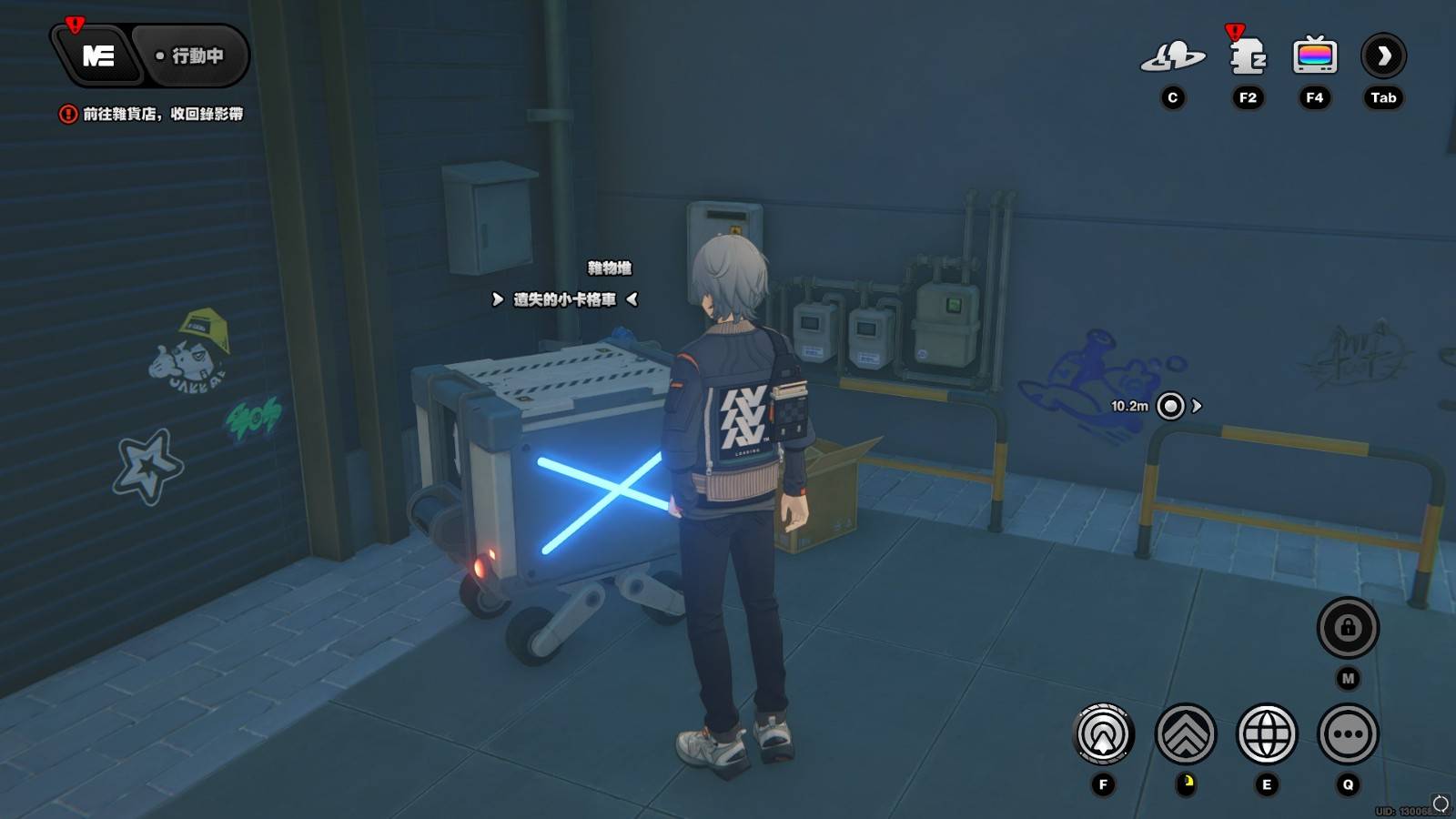1456x819 pixels.
Task: Expand the arrow quick menu
Action: (x=1383, y=56)
